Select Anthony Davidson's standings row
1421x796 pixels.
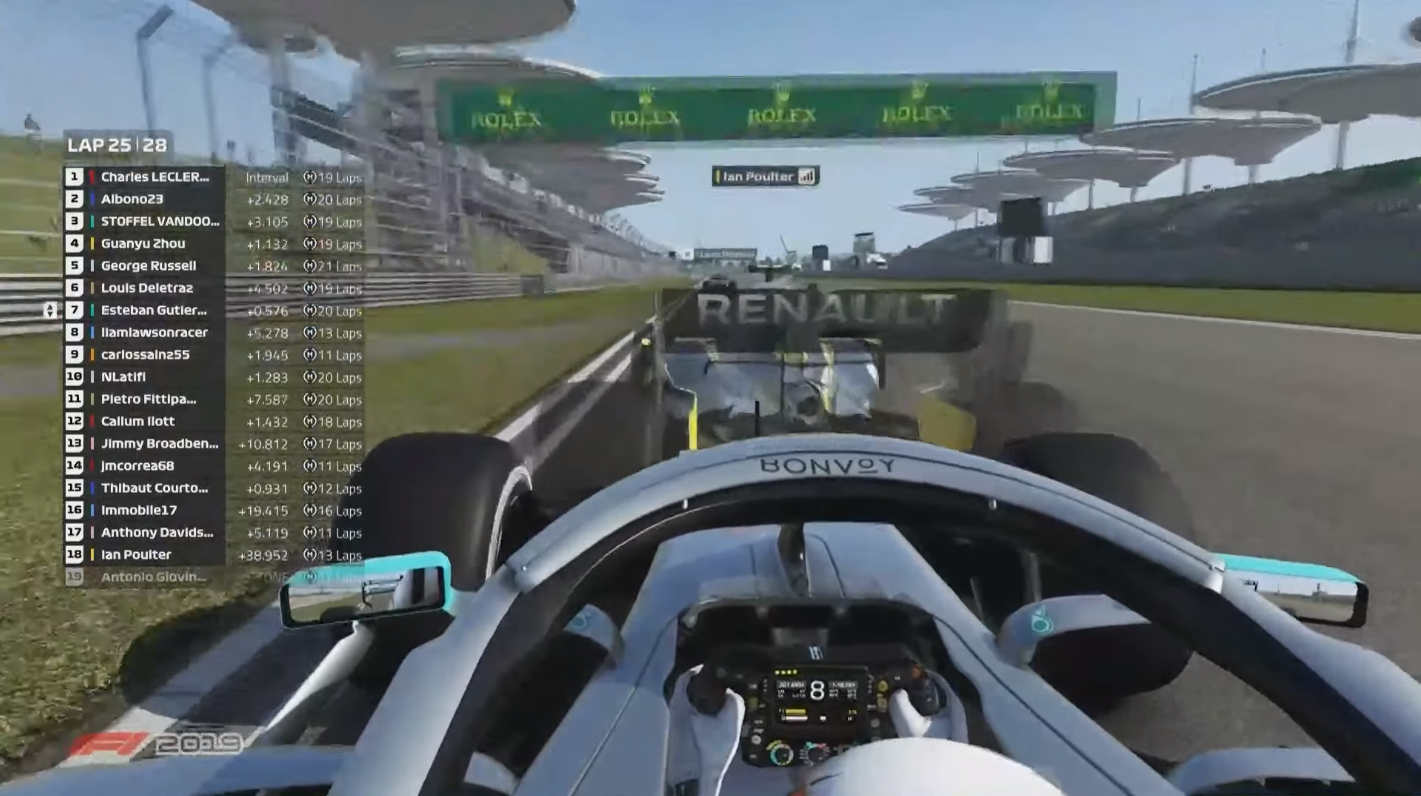[157, 532]
